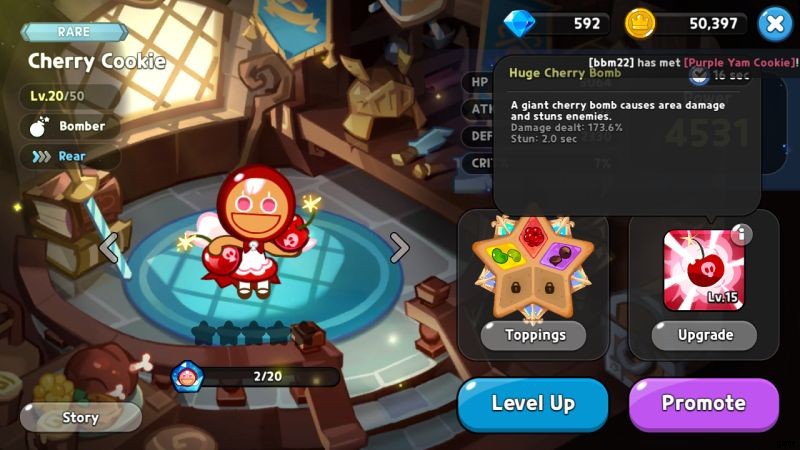Read Cherry Cookie's Story

tap(80, 417)
